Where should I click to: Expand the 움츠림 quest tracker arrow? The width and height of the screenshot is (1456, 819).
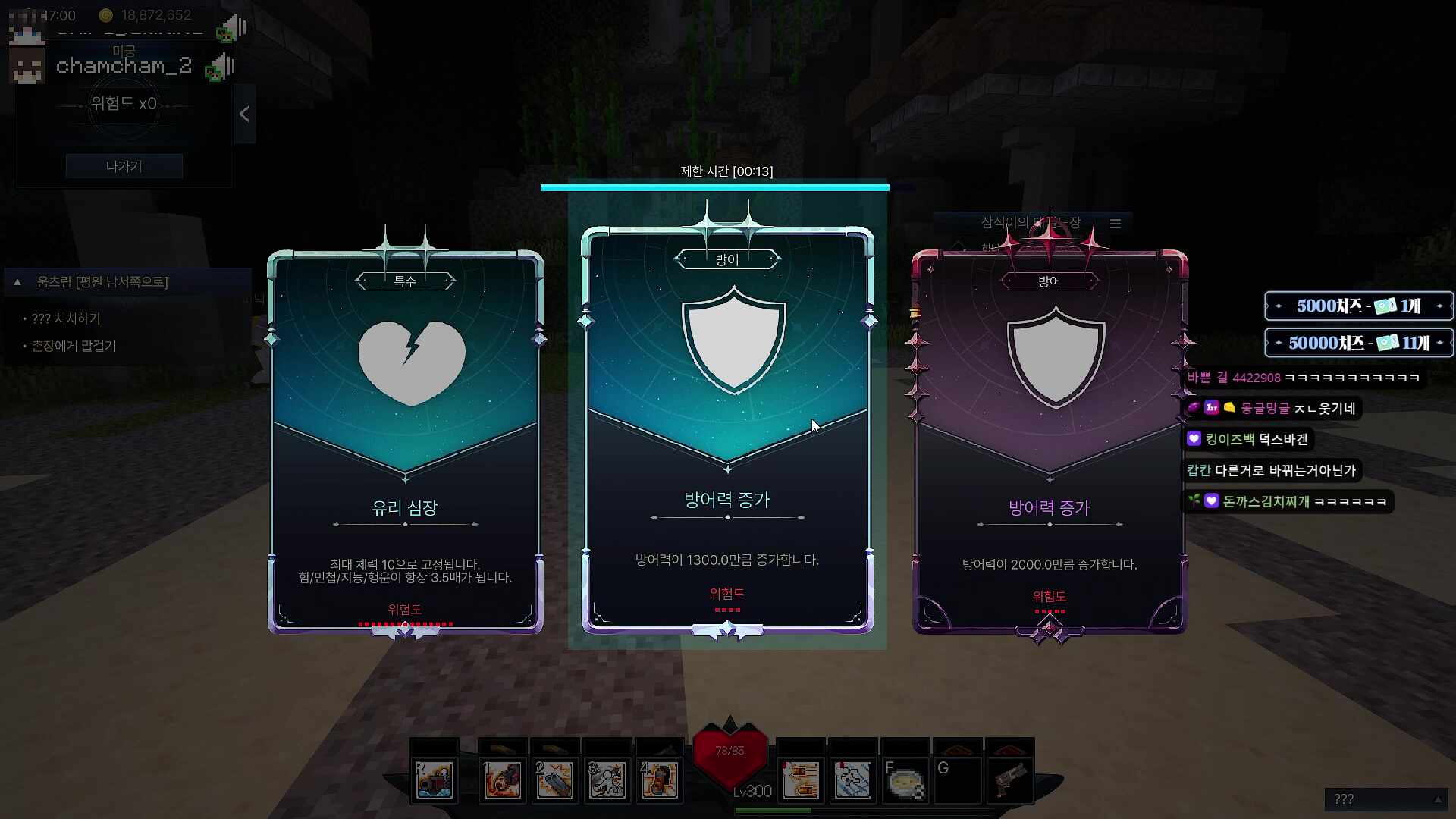17,281
